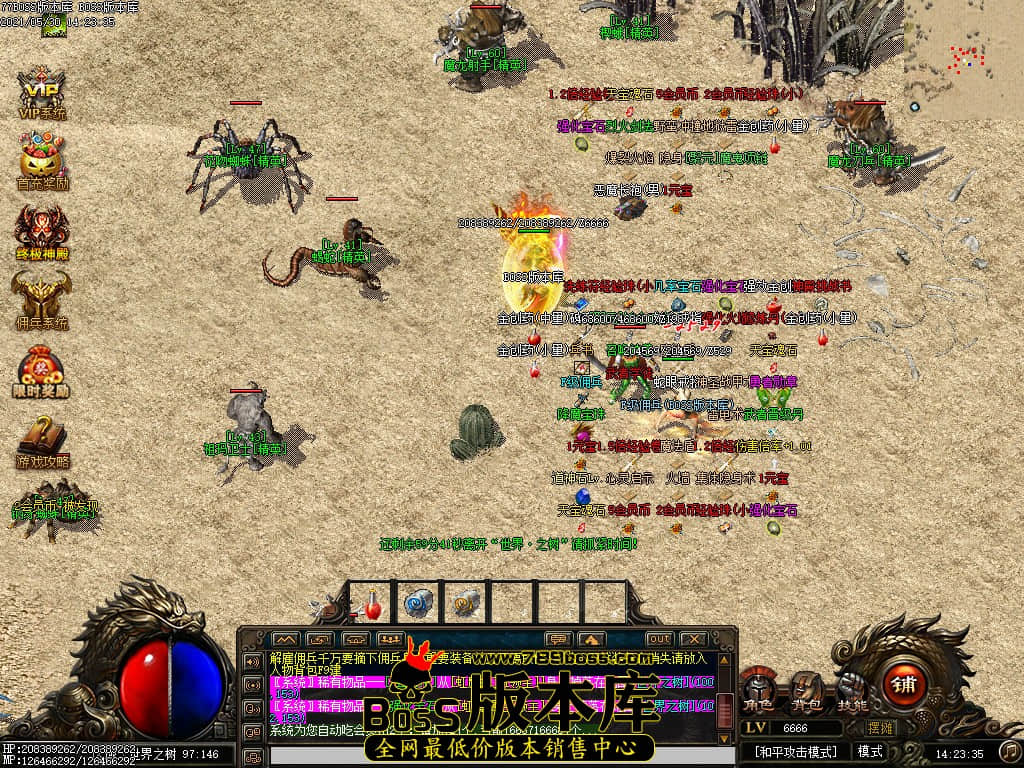This screenshot has height=768, width=1024.
Task: Click the red 铺 shop button
Action: tap(904, 686)
